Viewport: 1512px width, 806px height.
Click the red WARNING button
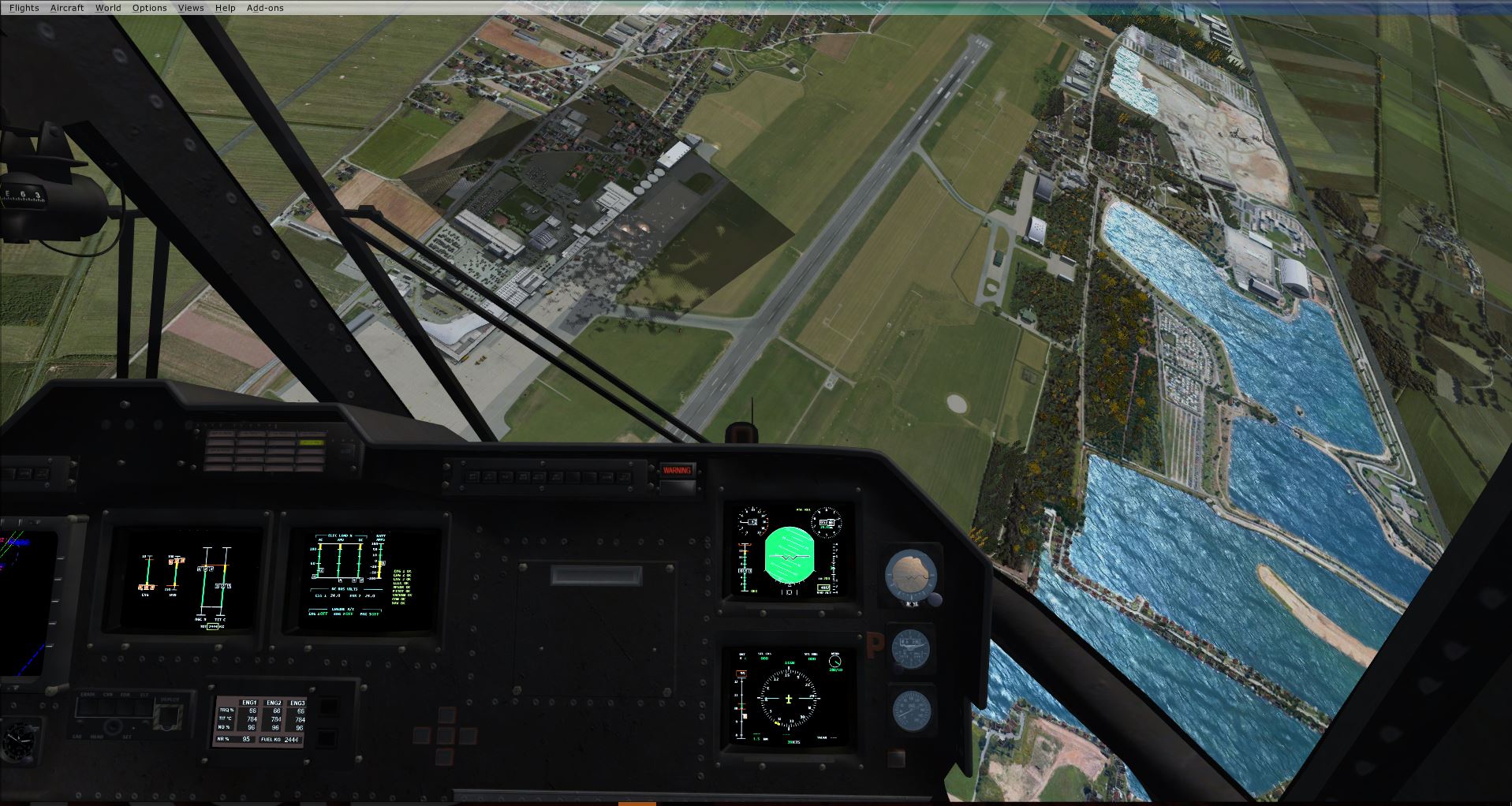tap(676, 470)
